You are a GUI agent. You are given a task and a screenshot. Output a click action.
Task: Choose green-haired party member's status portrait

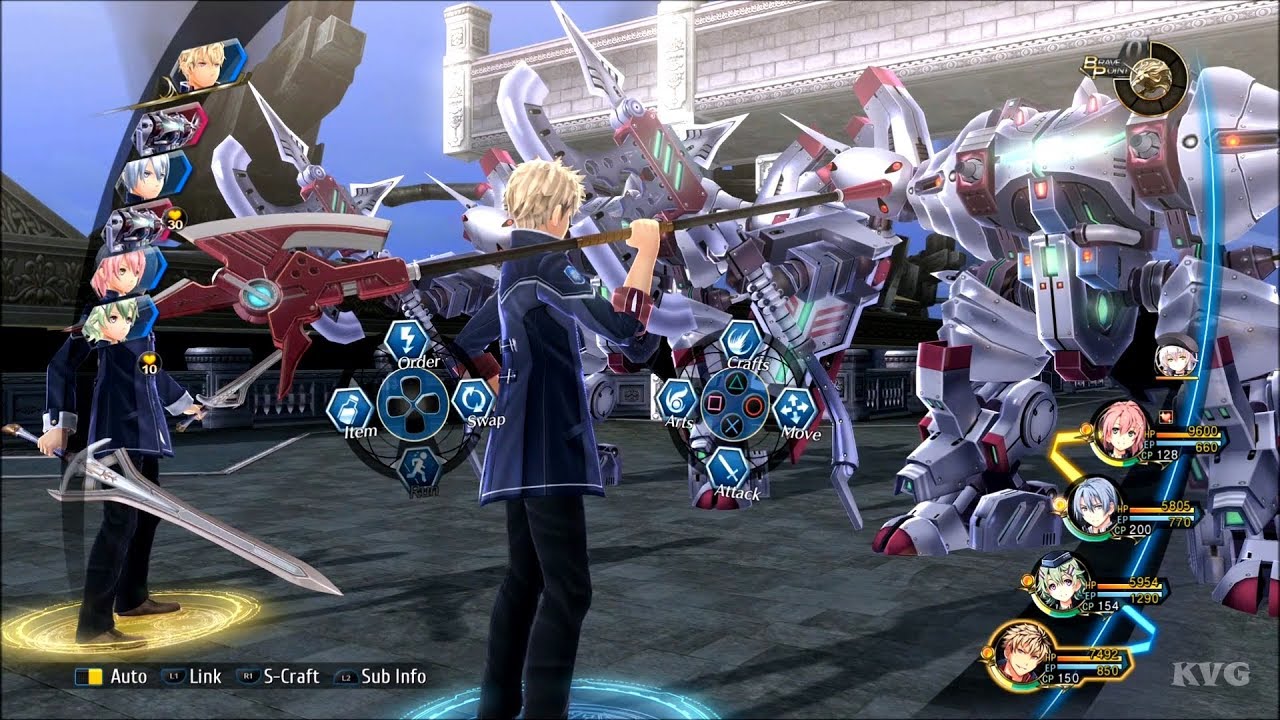click(1059, 582)
